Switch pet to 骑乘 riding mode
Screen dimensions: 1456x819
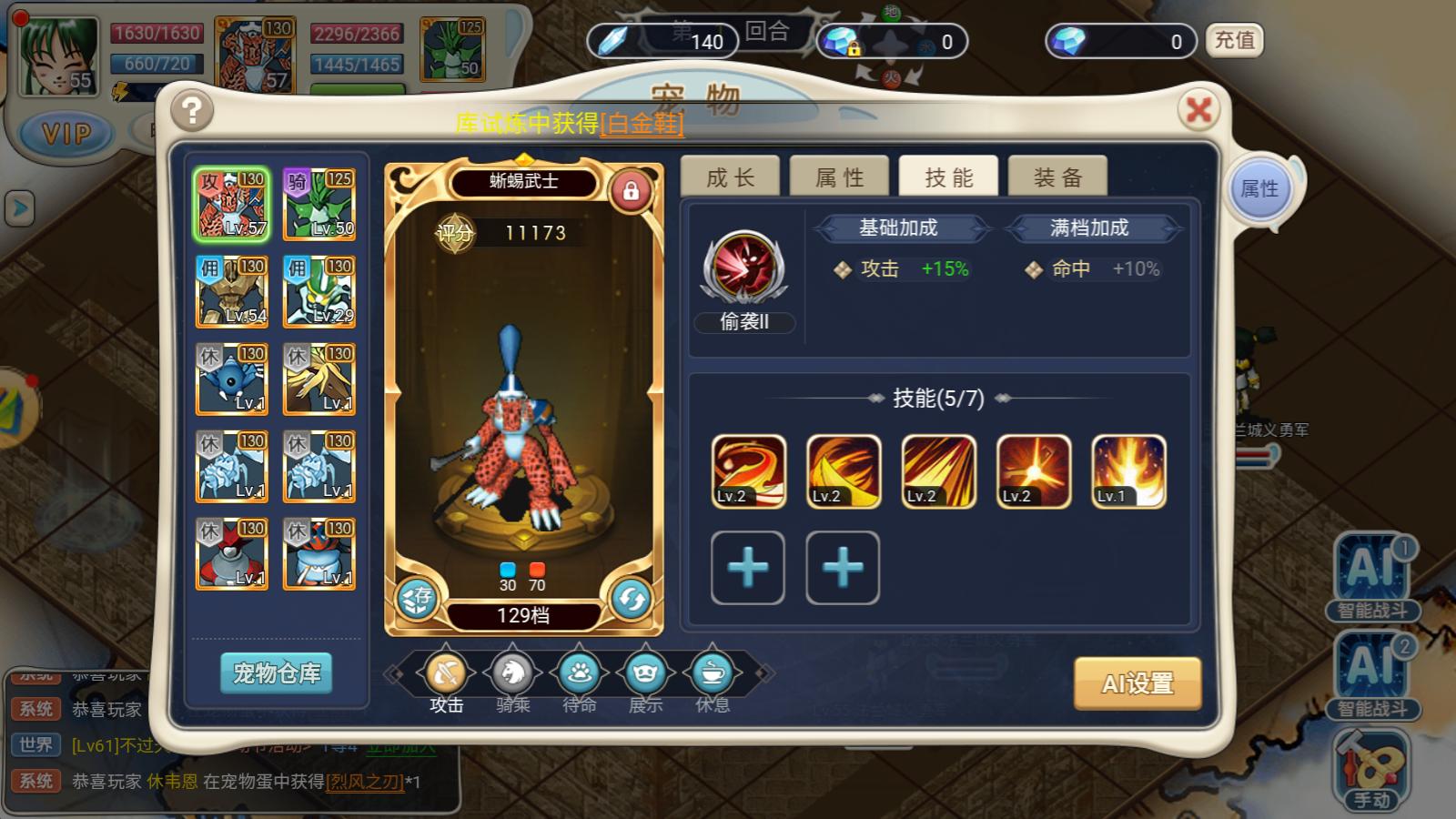click(511, 673)
